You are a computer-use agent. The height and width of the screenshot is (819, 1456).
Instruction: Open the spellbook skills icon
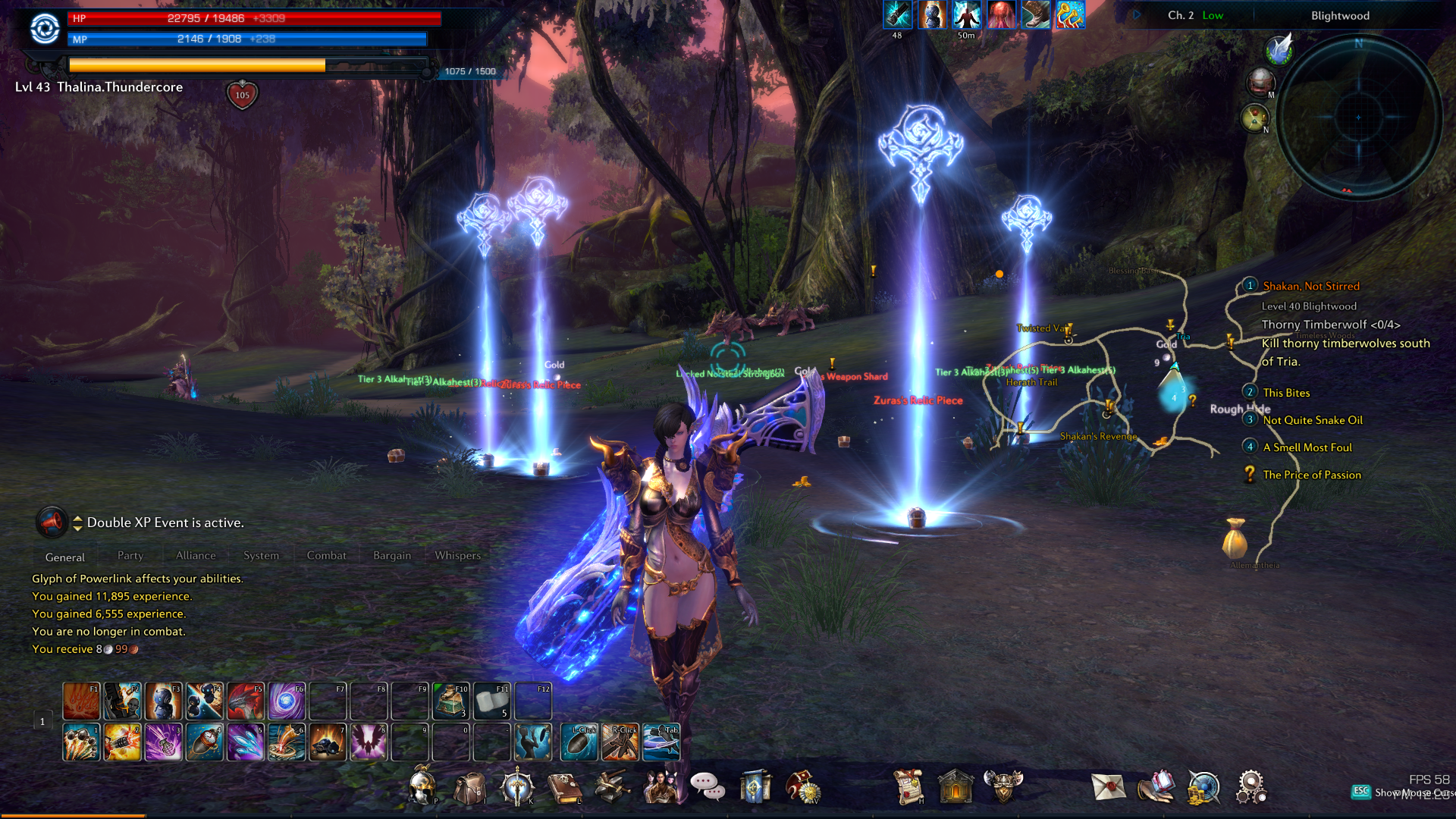pyautogui.click(x=564, y=788)
